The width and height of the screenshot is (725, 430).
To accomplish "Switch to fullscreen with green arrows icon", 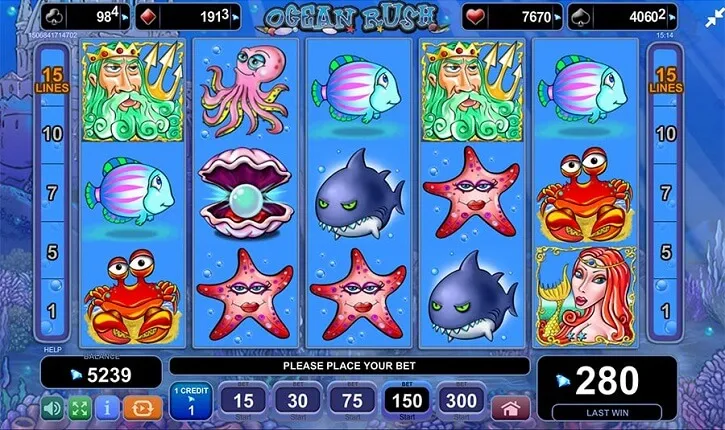I will coord(79,408).
